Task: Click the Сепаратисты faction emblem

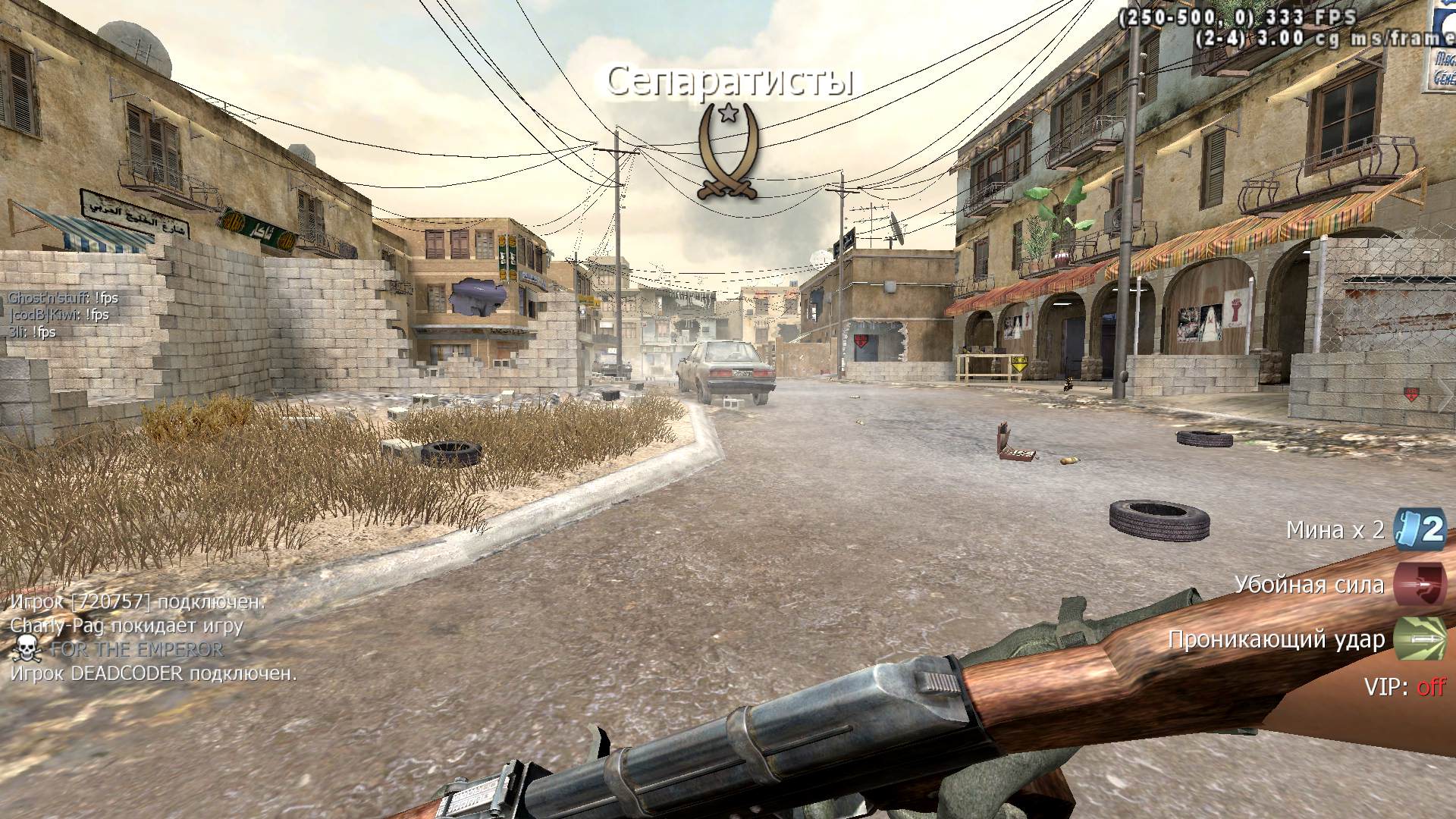Action: click(728, 152)
